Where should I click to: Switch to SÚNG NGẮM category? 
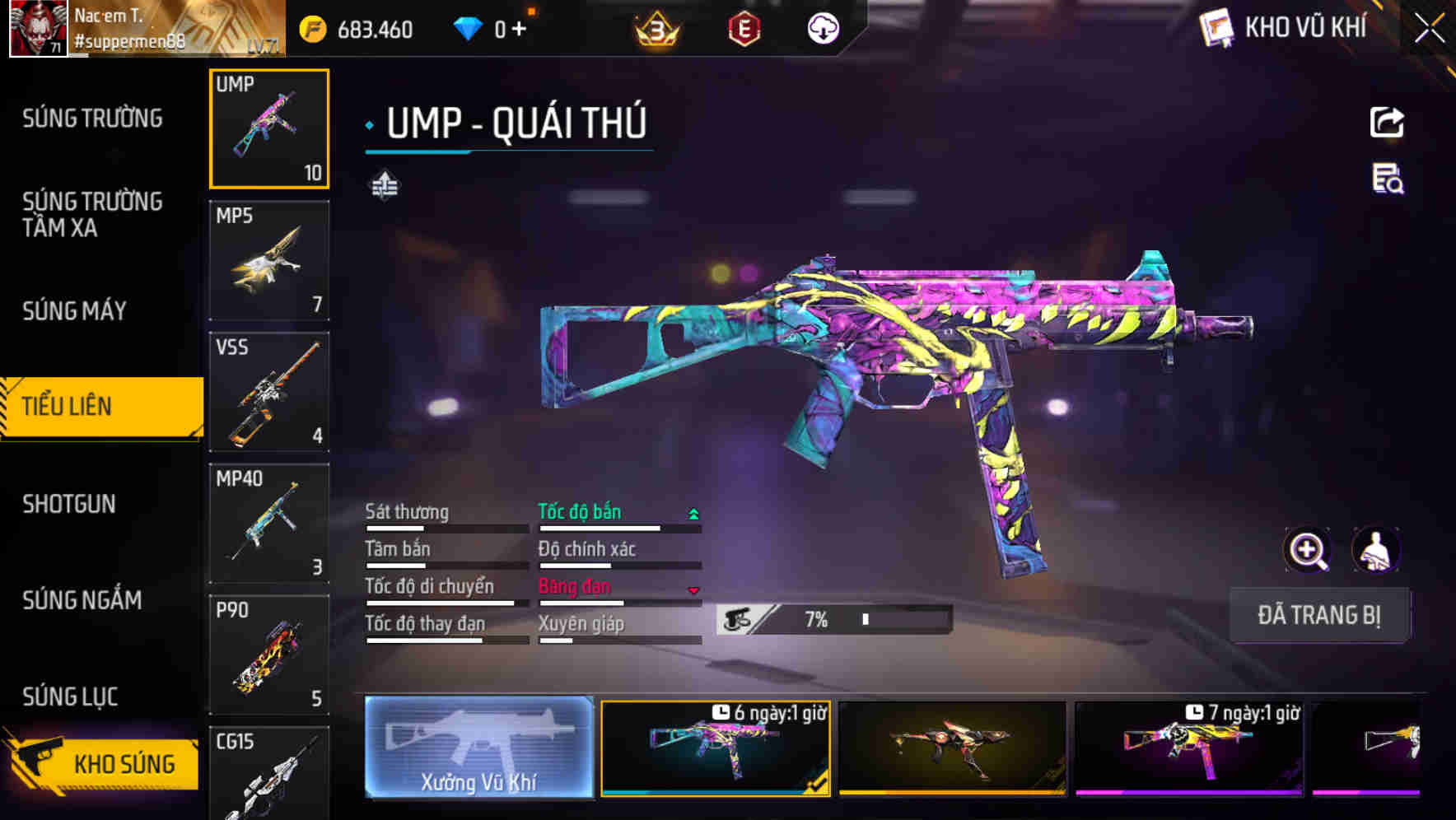82,600
